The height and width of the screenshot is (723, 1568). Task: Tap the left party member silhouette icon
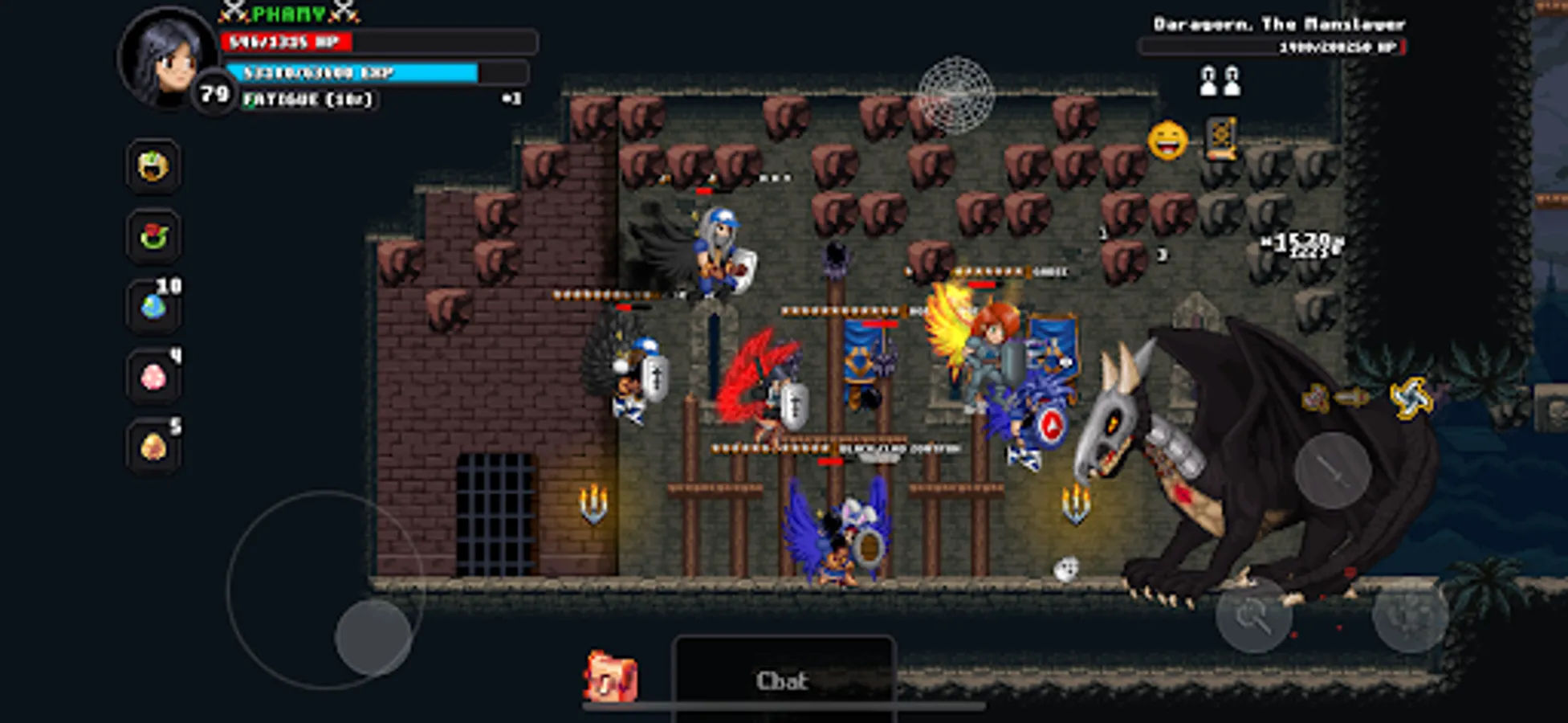pyautogui.click(x=1206, y=79)
